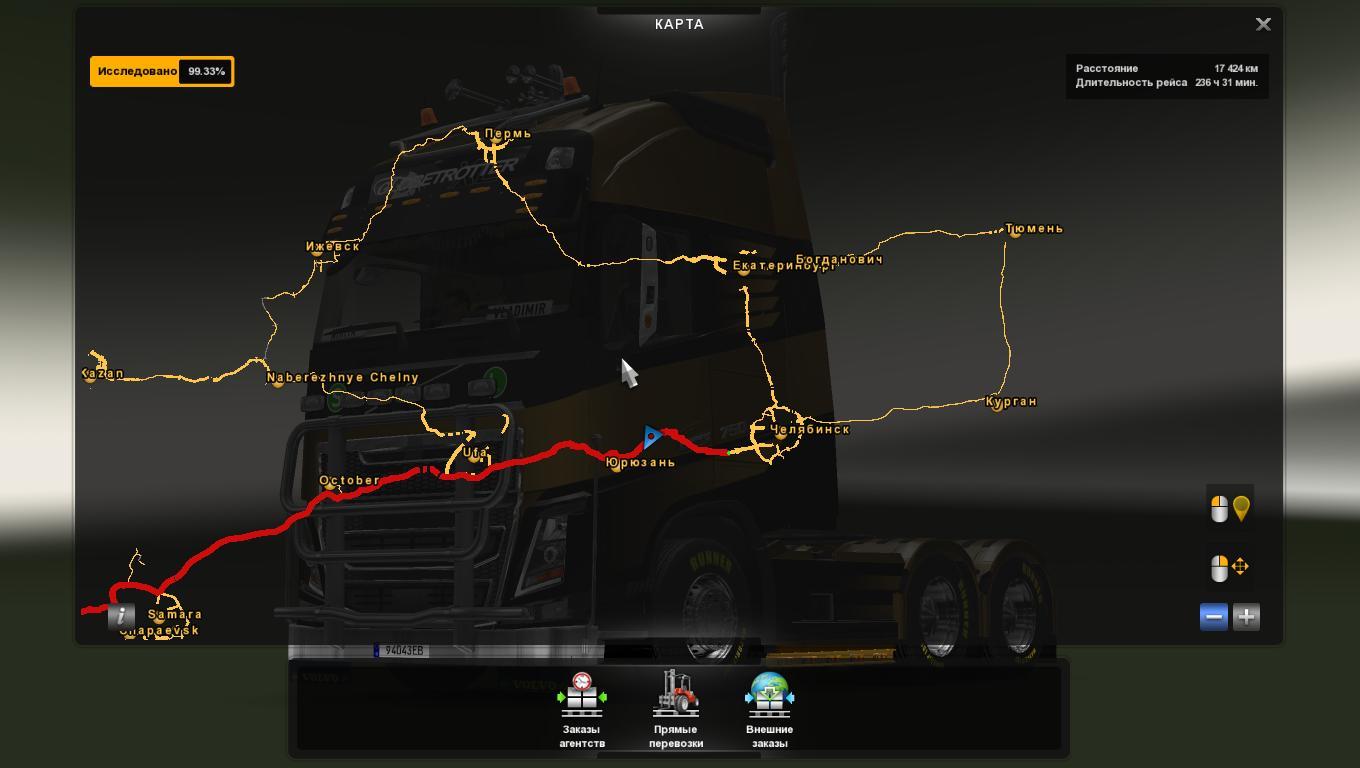Image resolution: width=1360 pixels, height=768 pixels.
Task: Click the blue player position arrow
Action: point(652,437)
